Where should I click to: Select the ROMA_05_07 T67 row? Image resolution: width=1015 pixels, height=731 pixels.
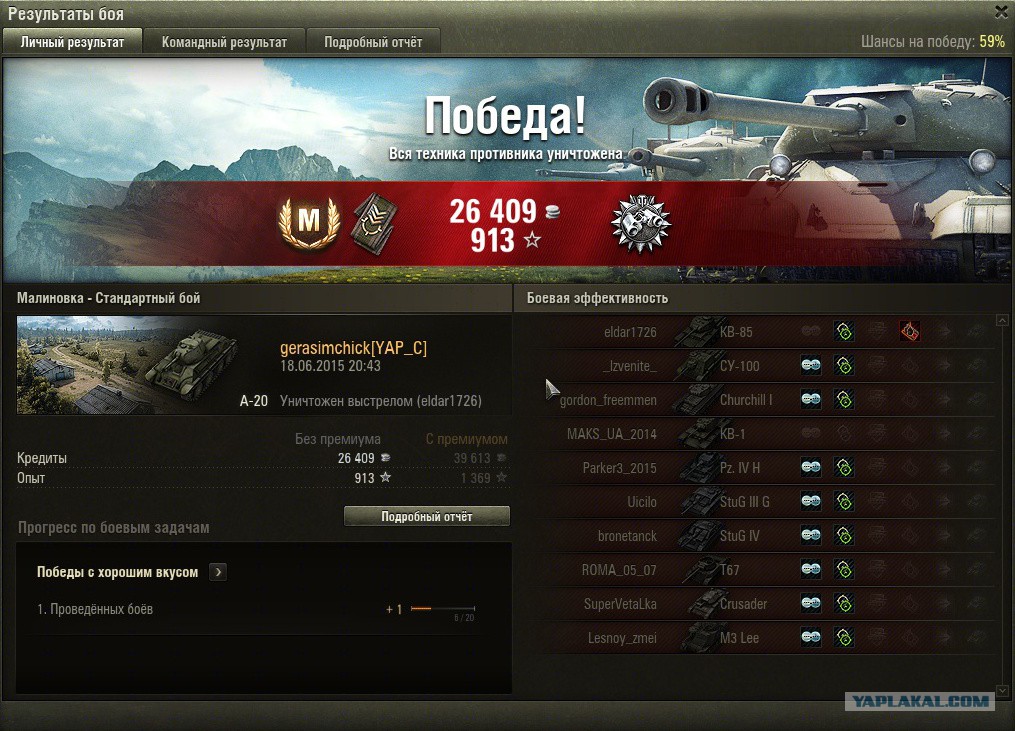coord(760,570)
